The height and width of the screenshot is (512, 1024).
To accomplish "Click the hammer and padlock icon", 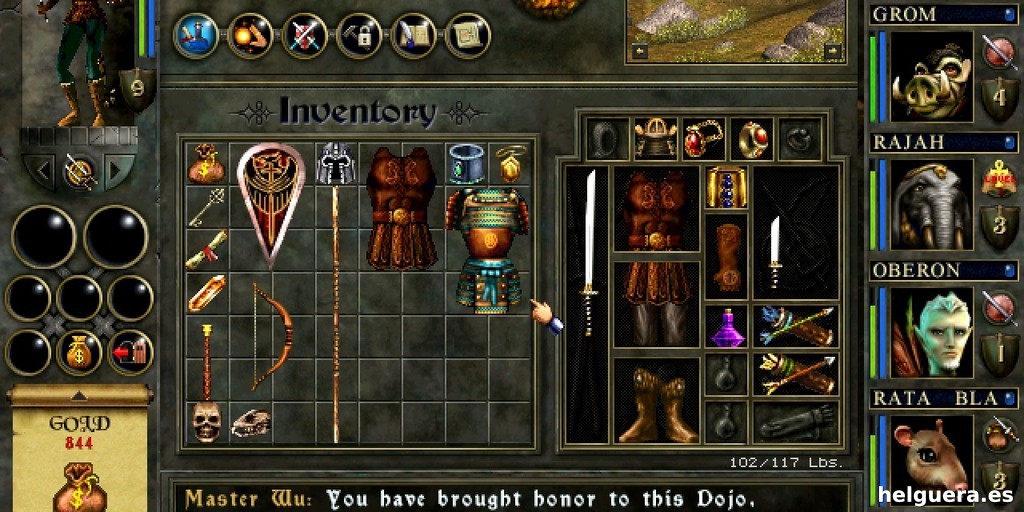I will pyautogui.click(x=358, y=35).
